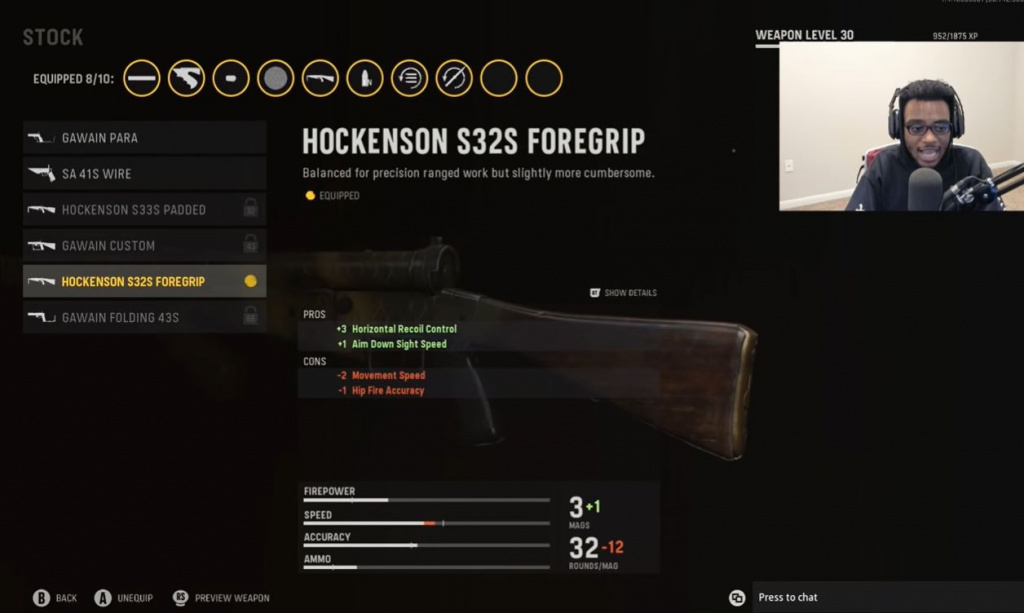Open the stock attachment slot icon

tap(187, 78)
